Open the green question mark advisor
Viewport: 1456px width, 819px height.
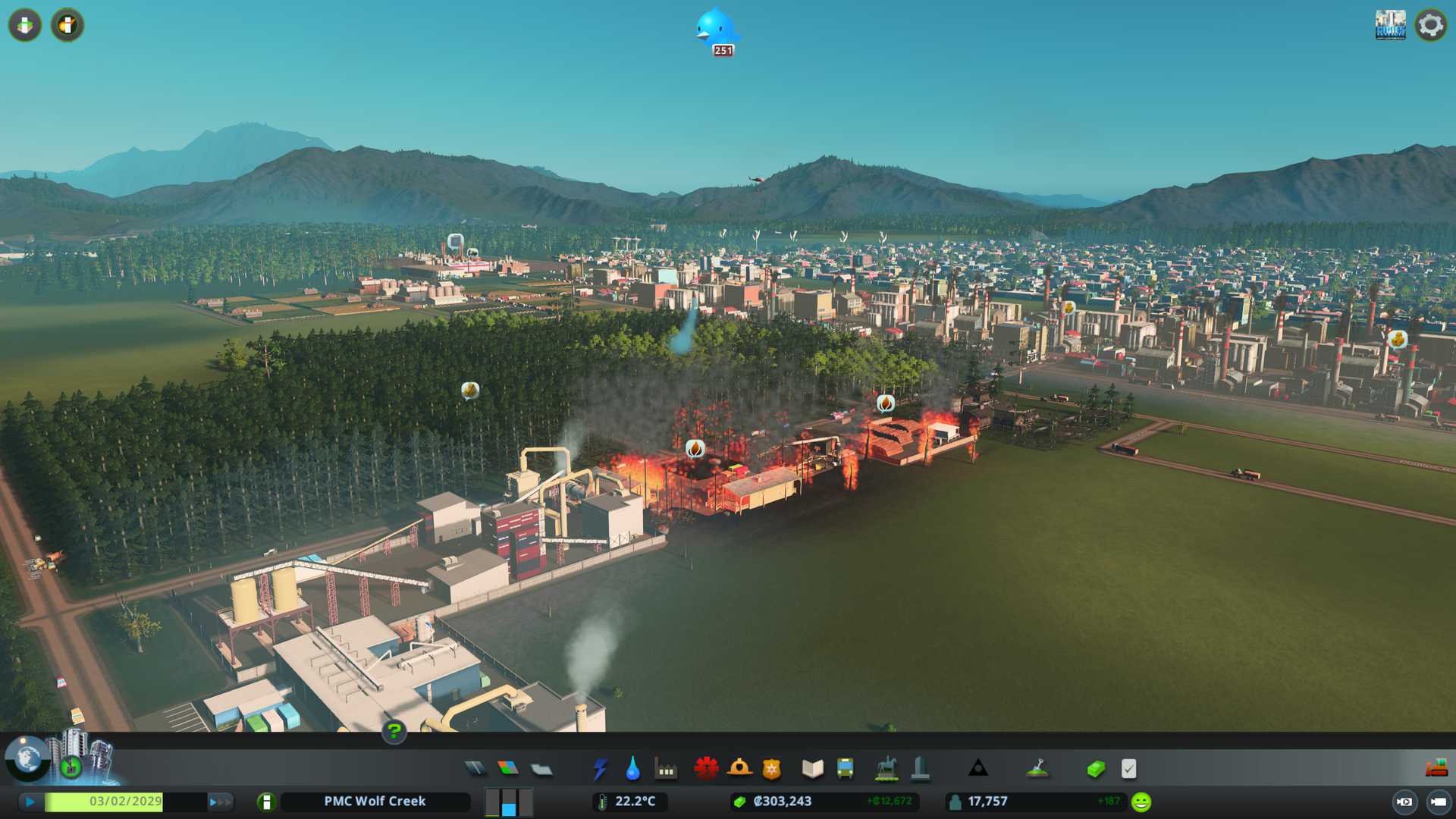(x=394, y=731)
